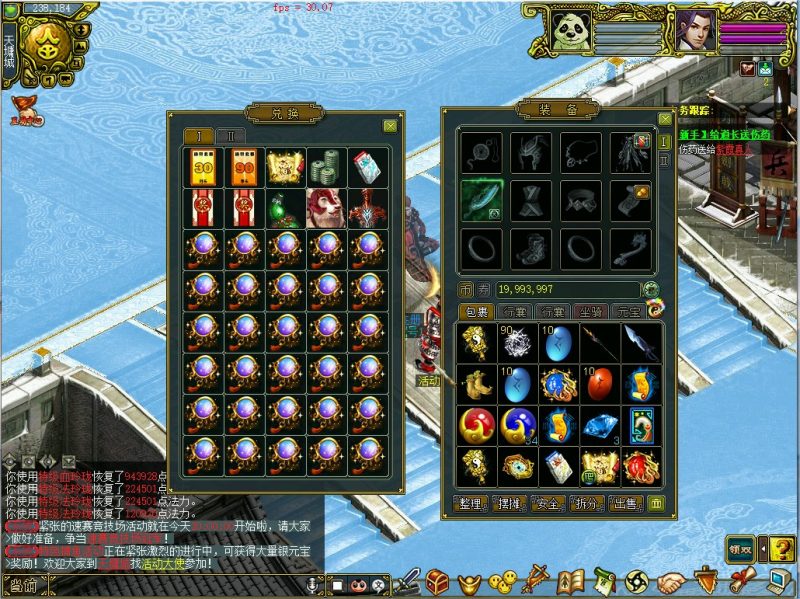Pick the green potion gourd item

pyautogui.click(x=285, y=209)
